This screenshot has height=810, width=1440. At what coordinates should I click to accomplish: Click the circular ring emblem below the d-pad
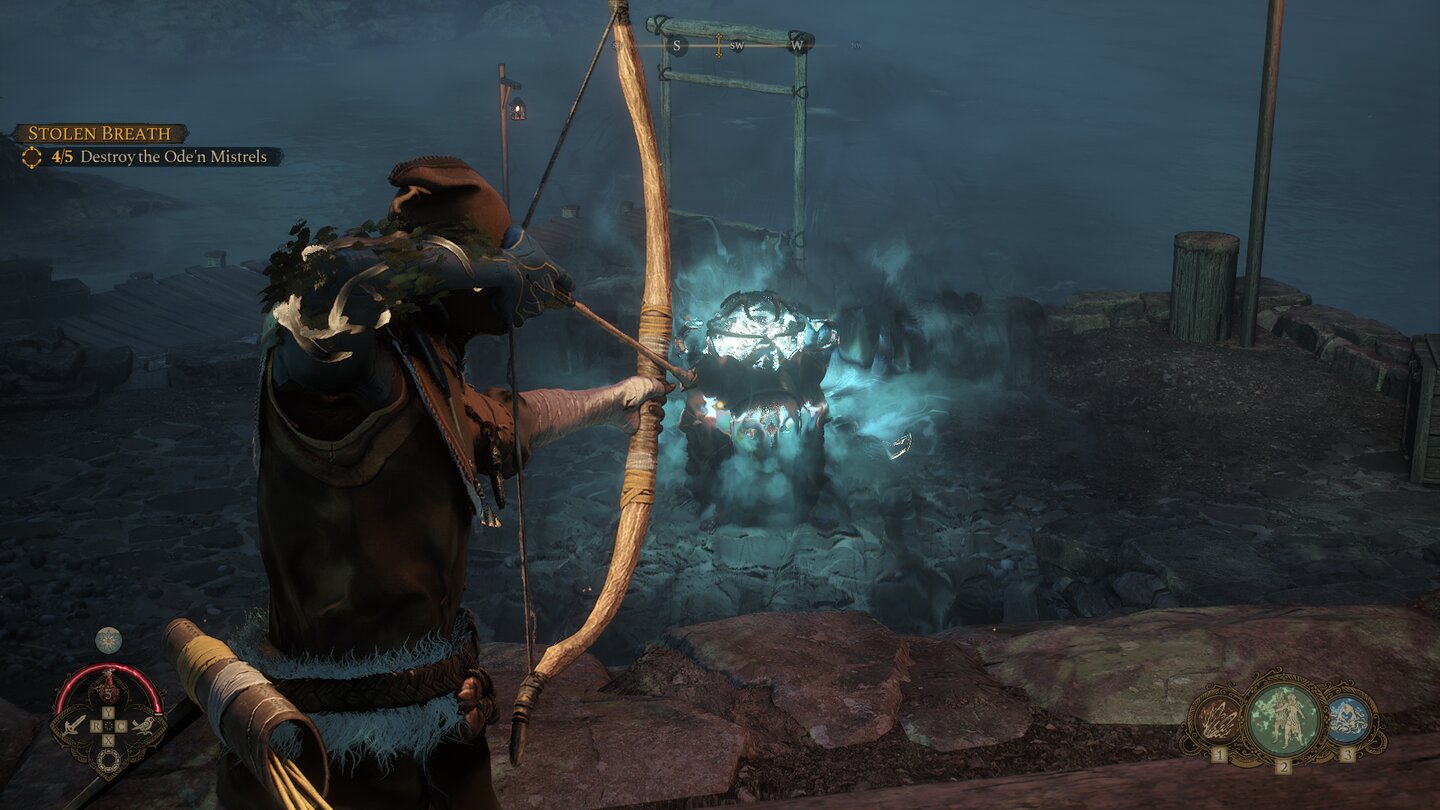[108, 758]
